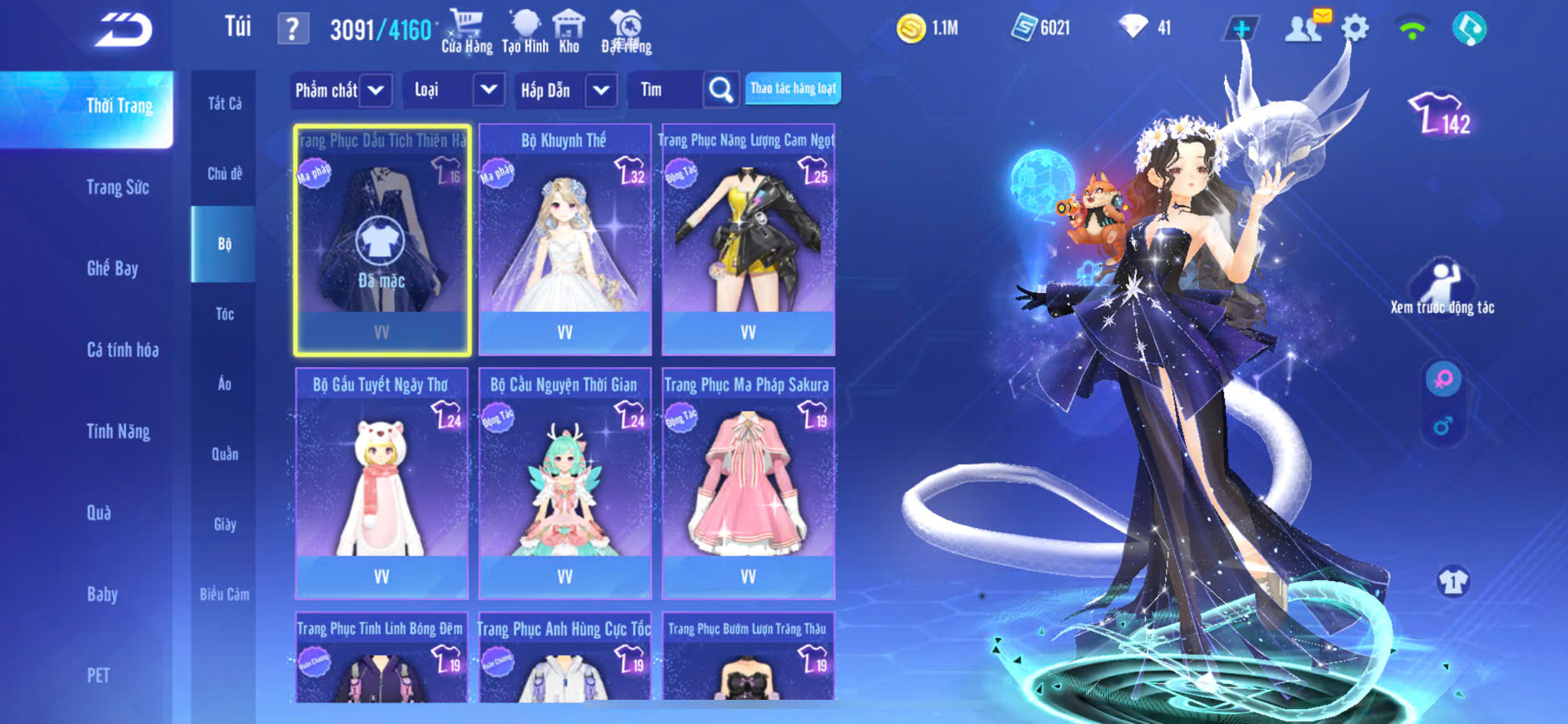Click Xem trước động tác preview
Image resolution: width=1568 pixels, height=724 pixels.
pos(1442,288)
